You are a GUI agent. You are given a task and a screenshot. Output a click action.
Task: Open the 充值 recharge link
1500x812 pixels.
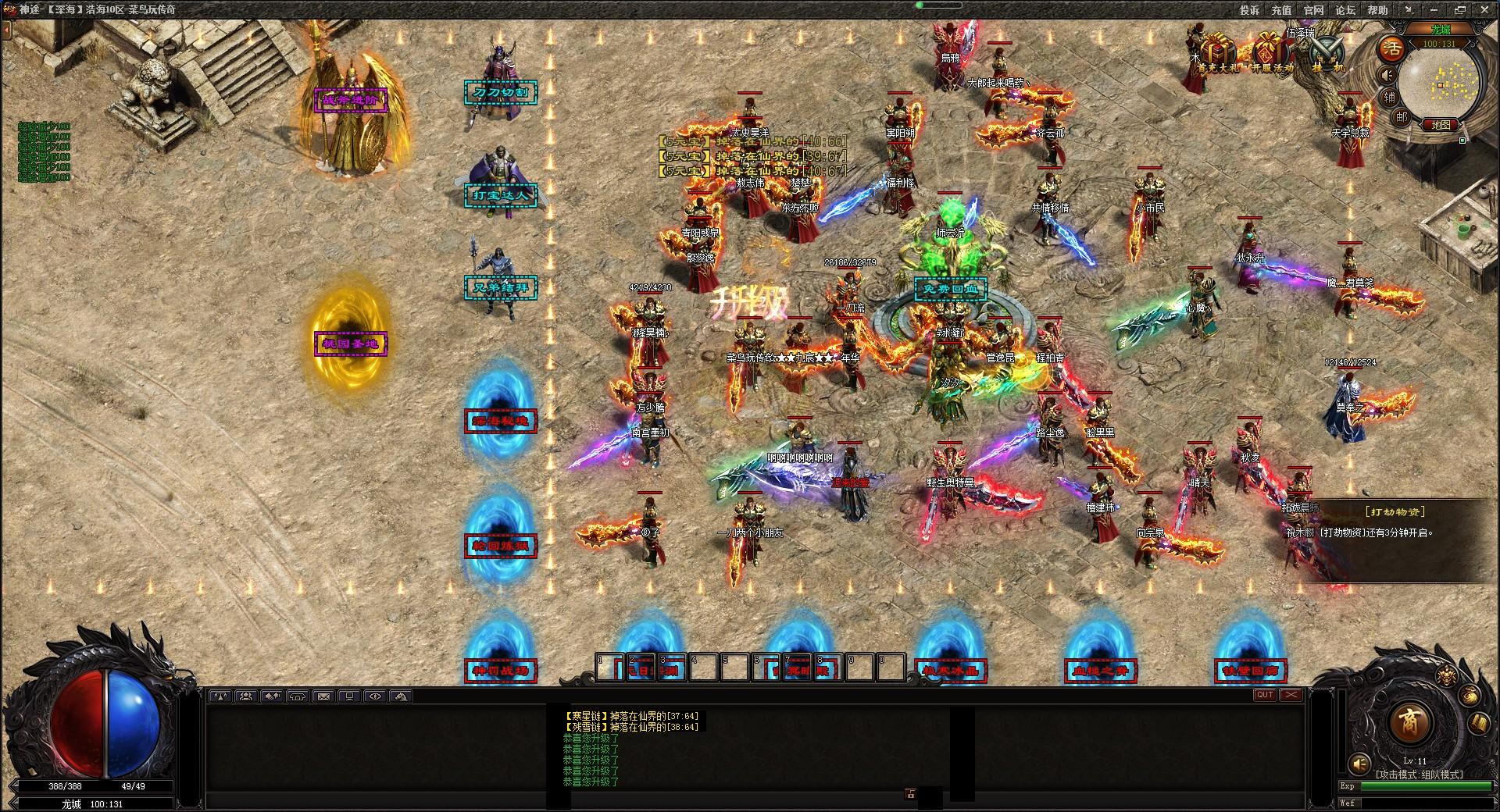point(1281,10)
